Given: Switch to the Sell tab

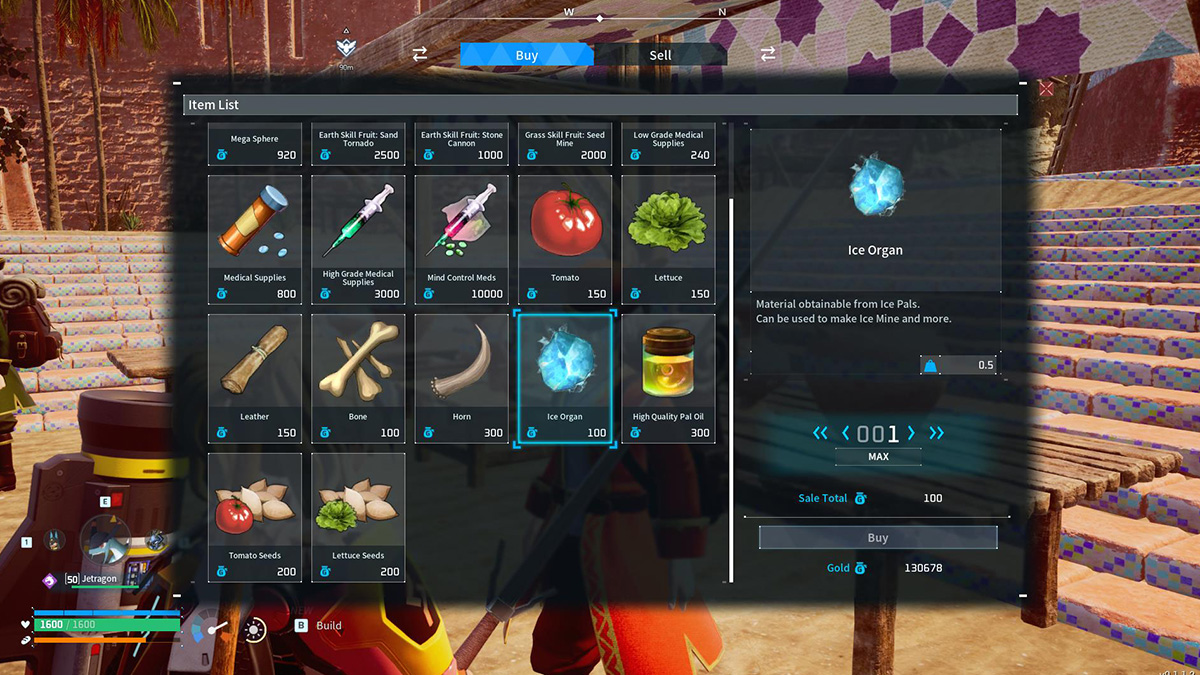Looking at the screenshot, I should 660,55.
